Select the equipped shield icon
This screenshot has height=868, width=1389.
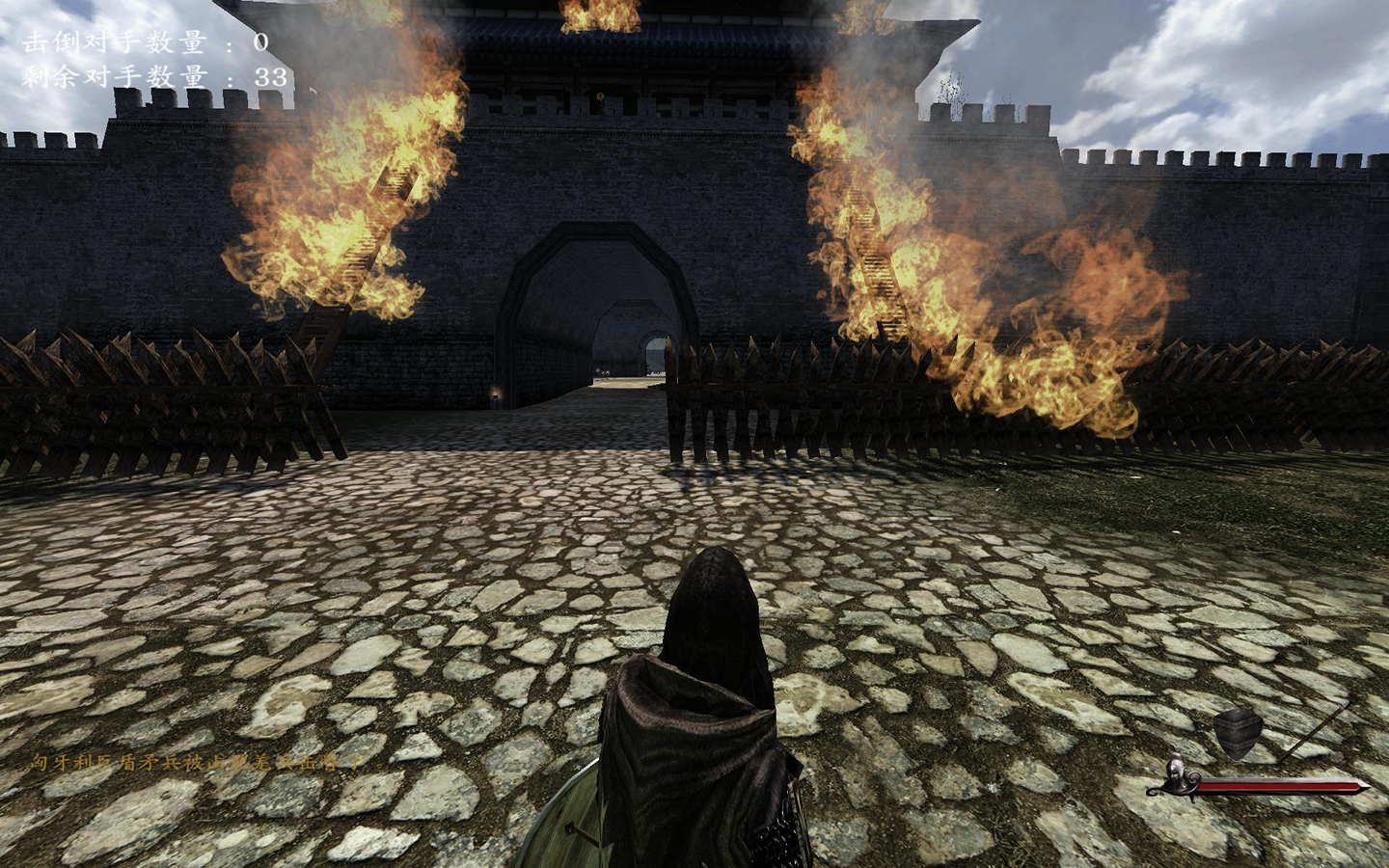coord(1239,733)
